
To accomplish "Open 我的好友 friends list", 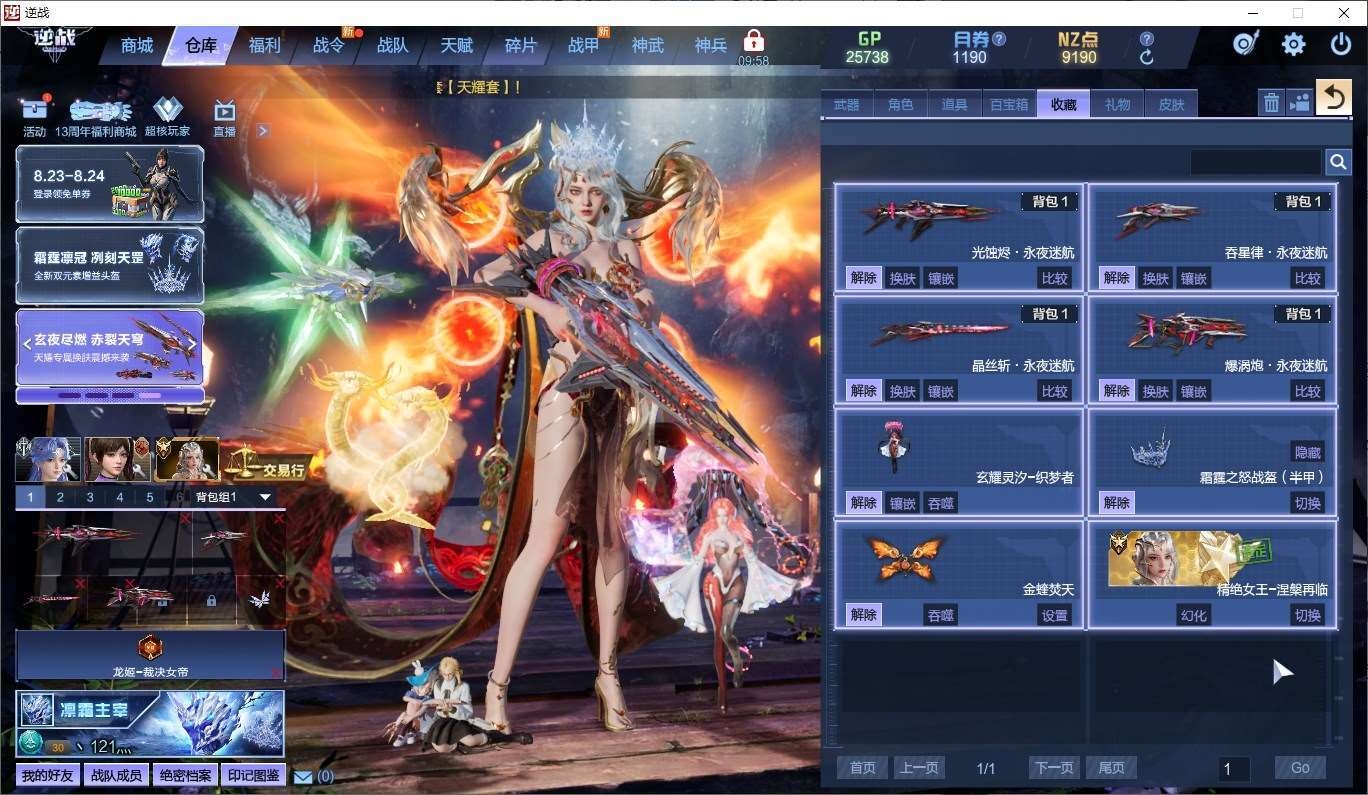I will tap(47, 776).
